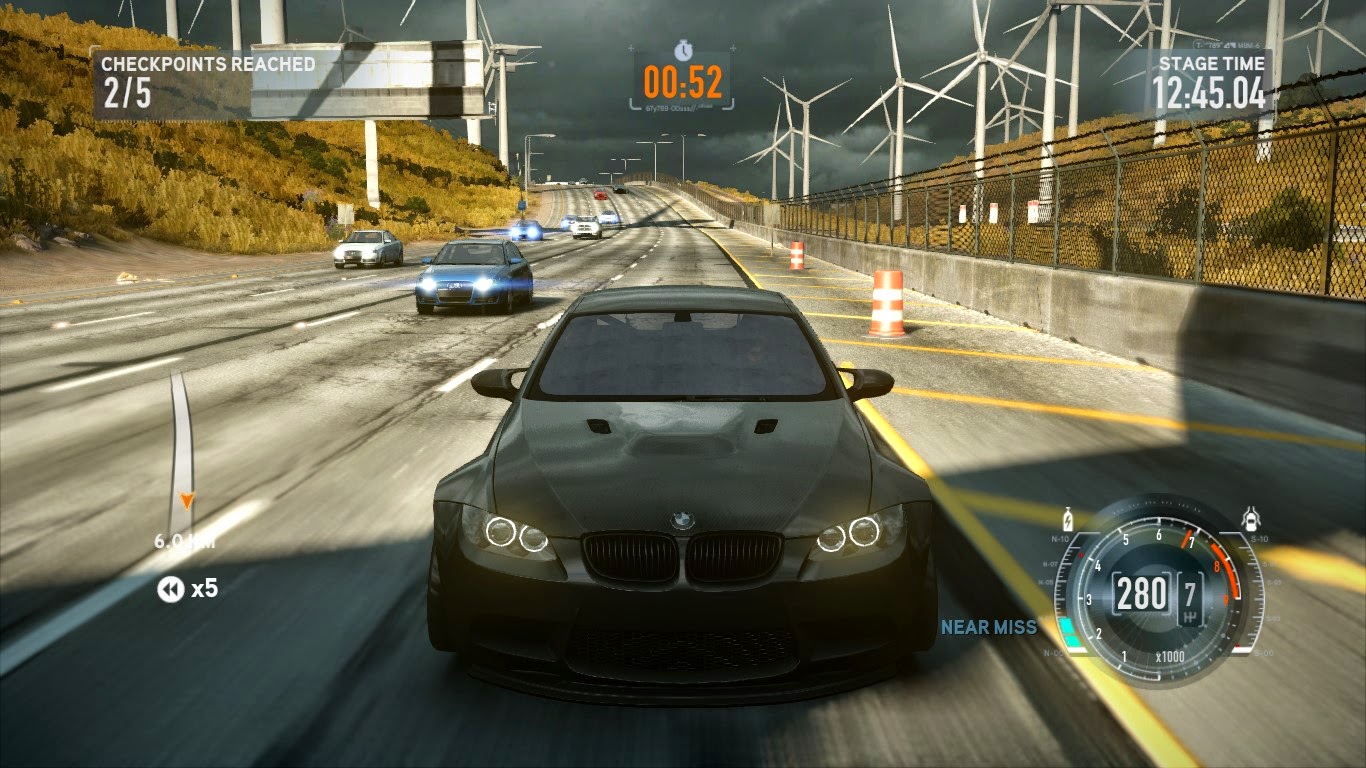Click the plus marker left of the timer box
Viewport: 1366px width, 768px height.
pyautogui.click(x=630, y=48)
